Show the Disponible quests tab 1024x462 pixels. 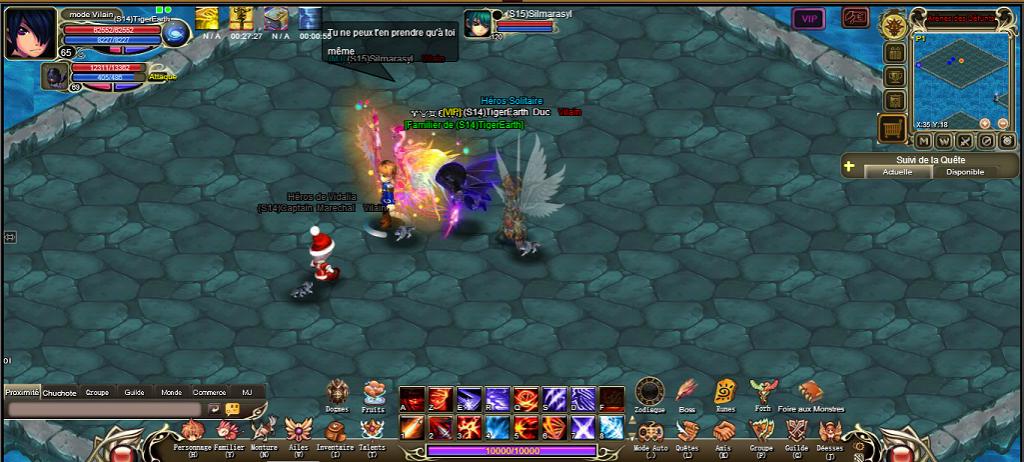pyautogui.click(x=965, y=172)
